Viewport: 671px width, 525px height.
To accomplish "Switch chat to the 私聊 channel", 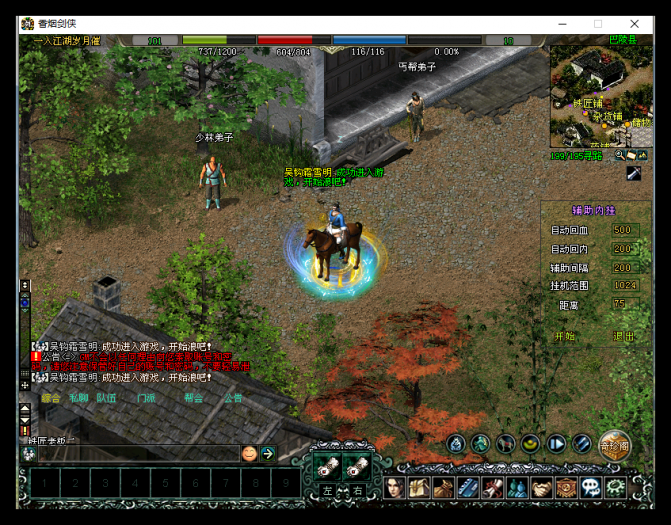I will click(x=78, y=397).
